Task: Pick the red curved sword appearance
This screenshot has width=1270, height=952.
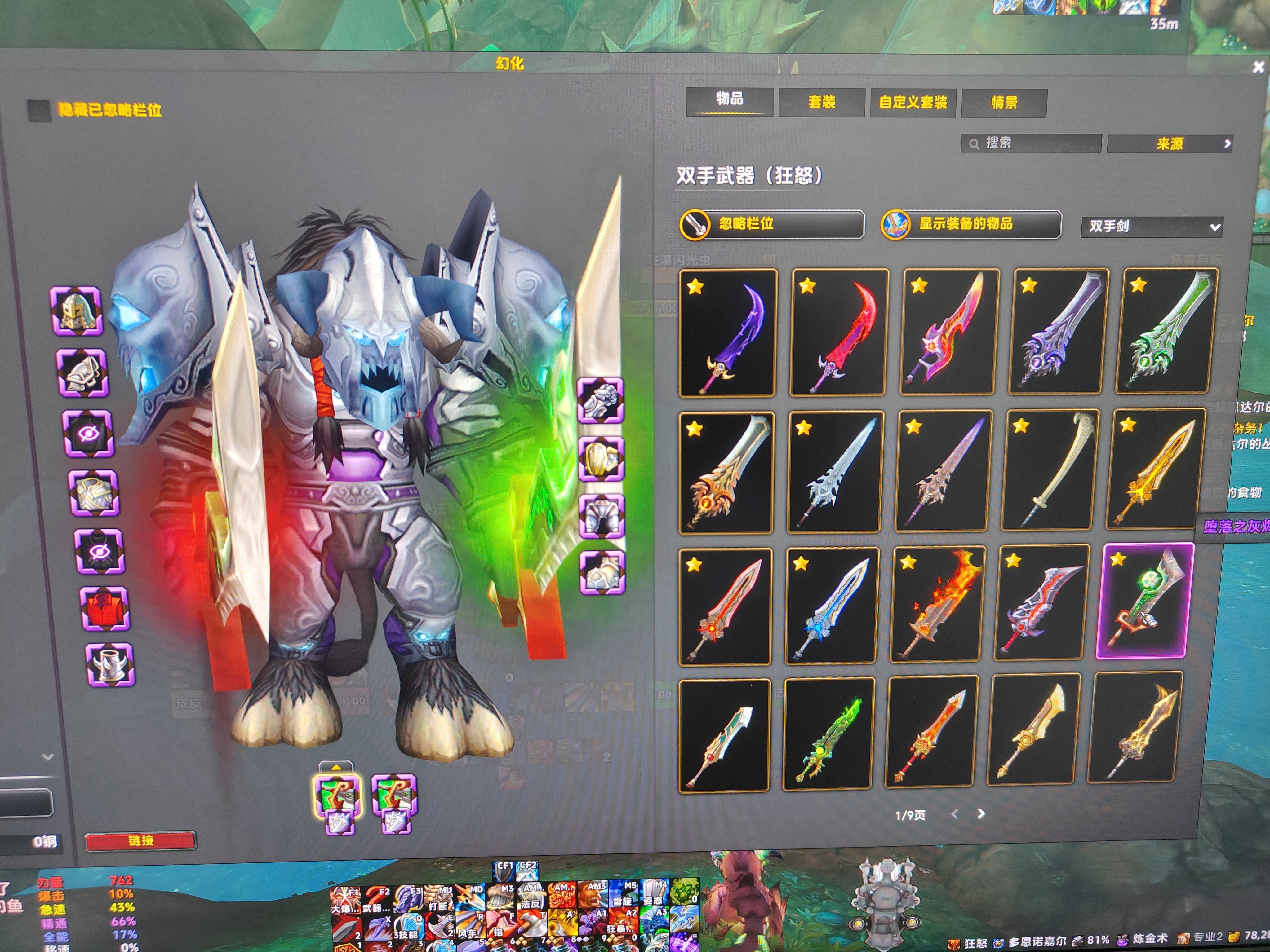Action: [x=839, y=333]
